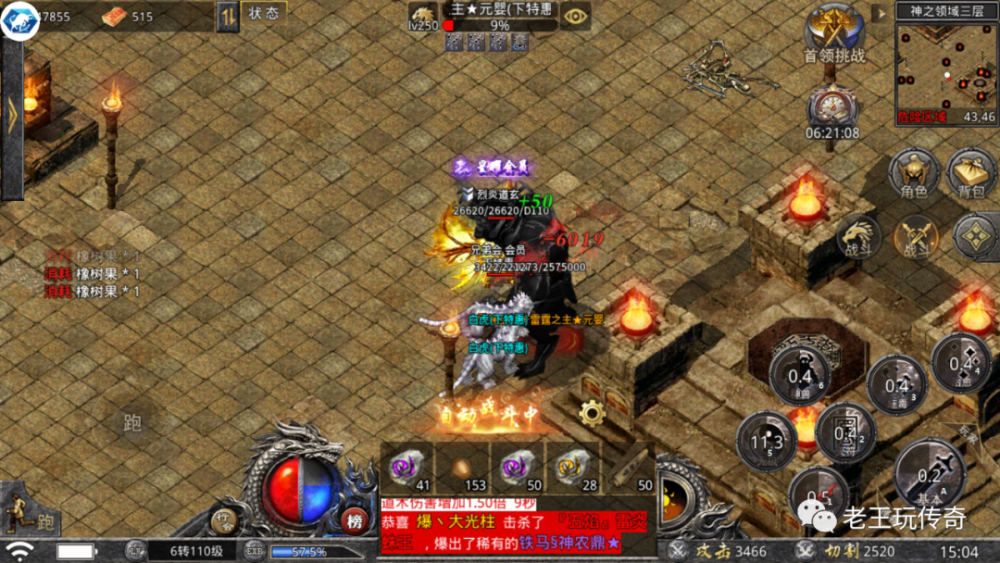Open the 背包 backpack

(x=971, y=174)
